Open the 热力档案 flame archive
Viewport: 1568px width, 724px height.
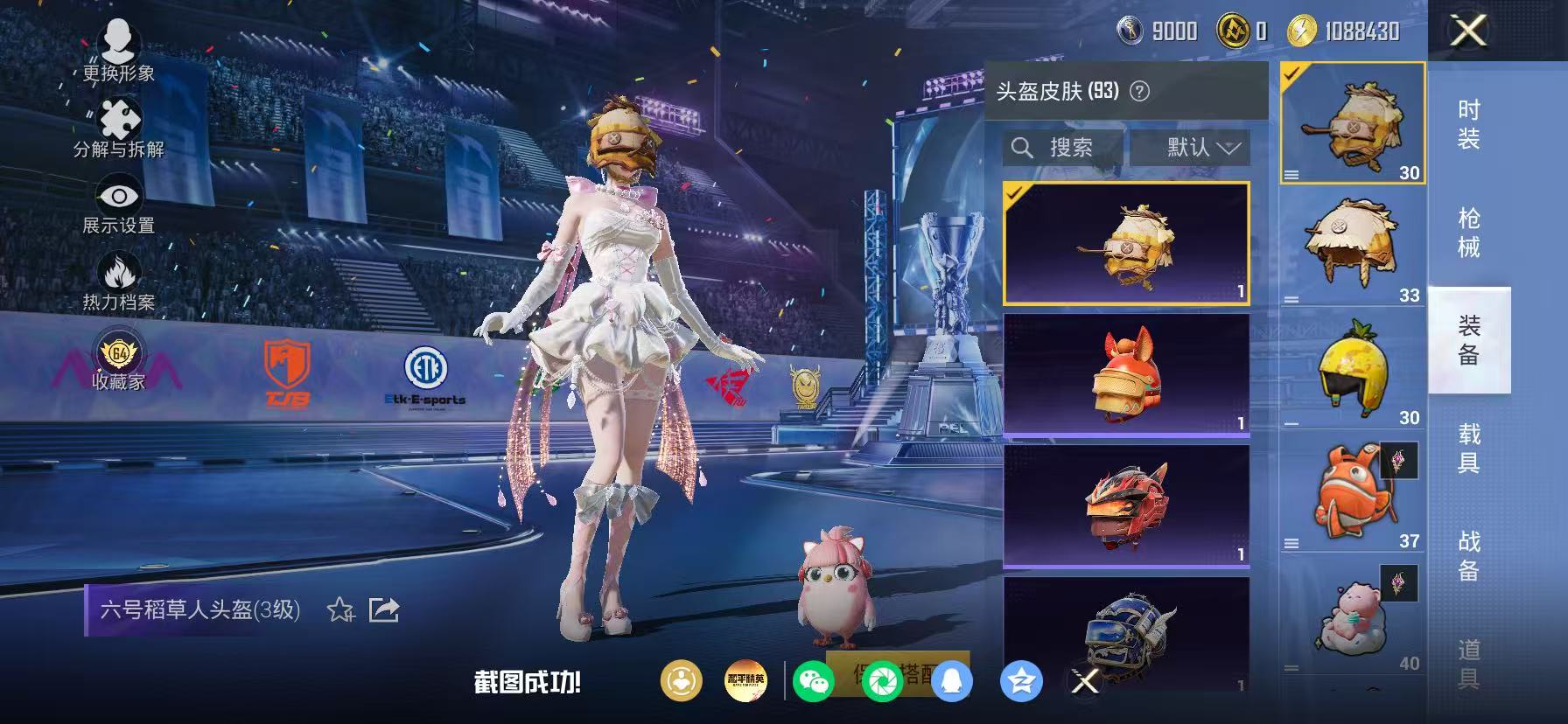tap(118, 272)
